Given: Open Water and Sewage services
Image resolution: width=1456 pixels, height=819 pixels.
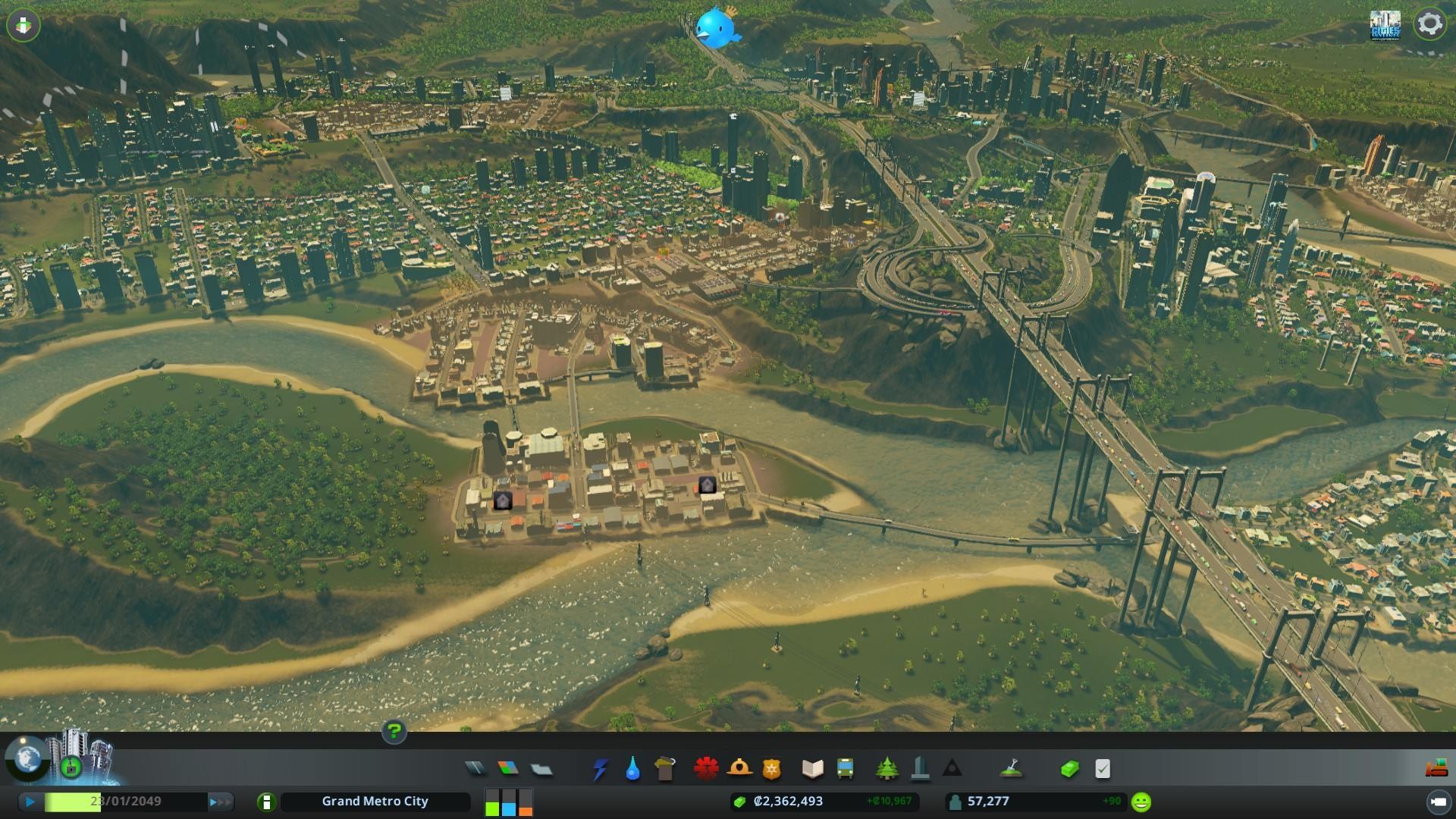Looking at the screenshot, I should pyautogui.click(x=632, y=769).
